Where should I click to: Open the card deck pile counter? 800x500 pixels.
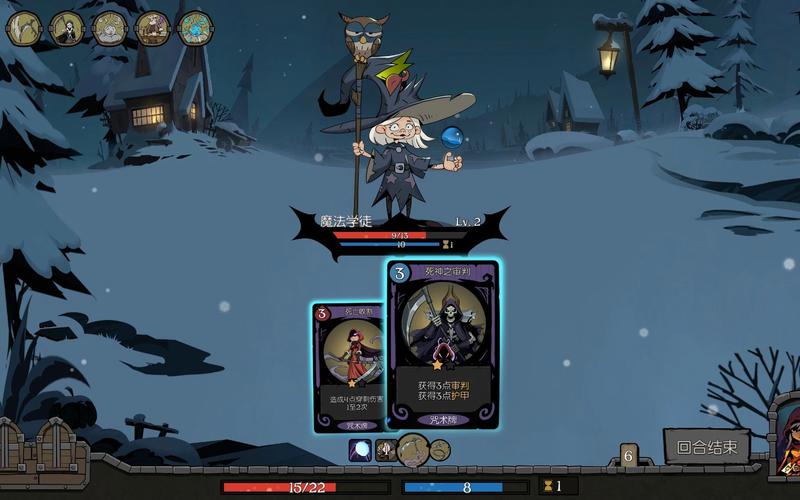coord(629,456)
